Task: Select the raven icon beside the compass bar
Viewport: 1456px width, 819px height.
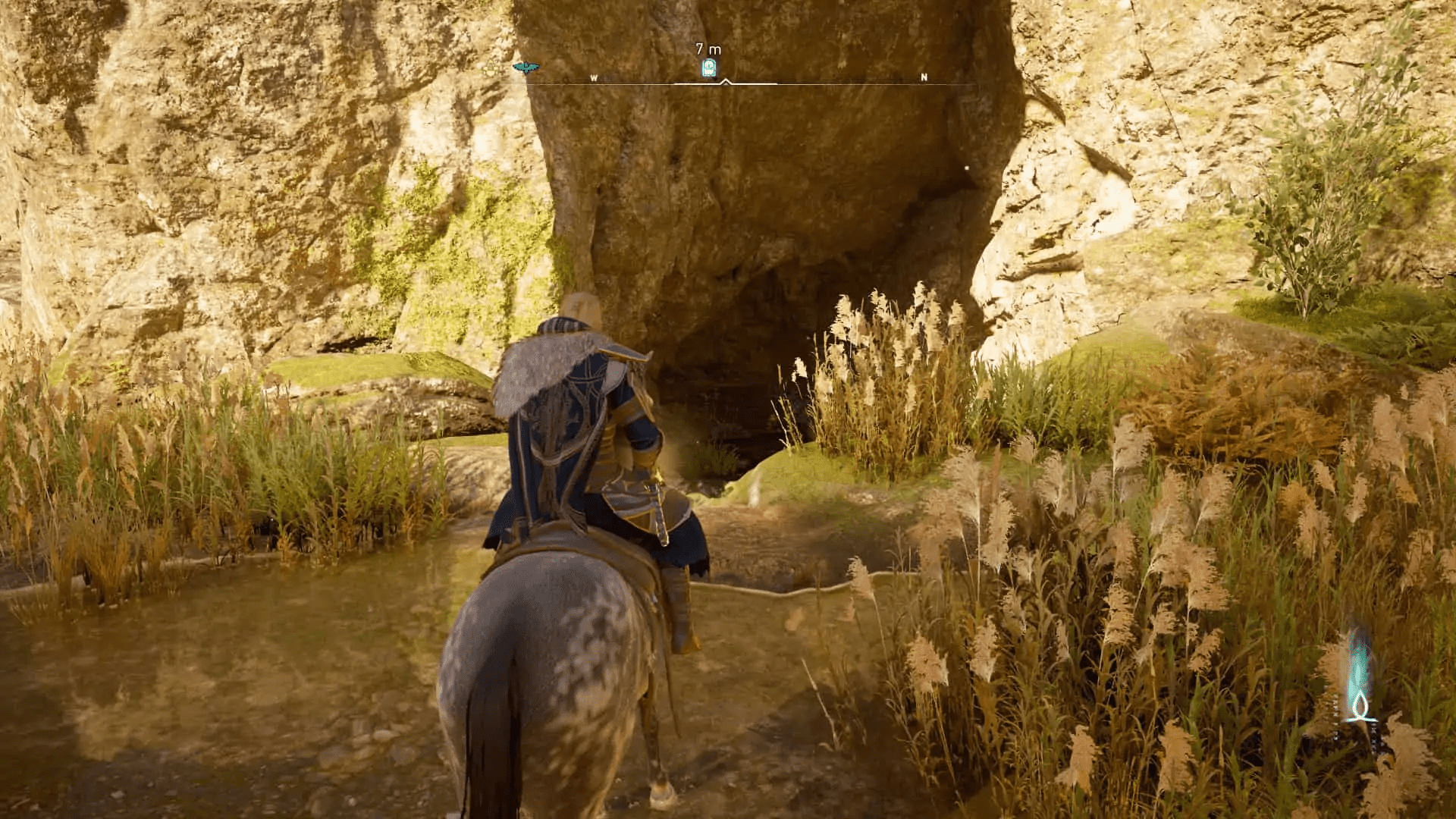Action: click(525, 67)
